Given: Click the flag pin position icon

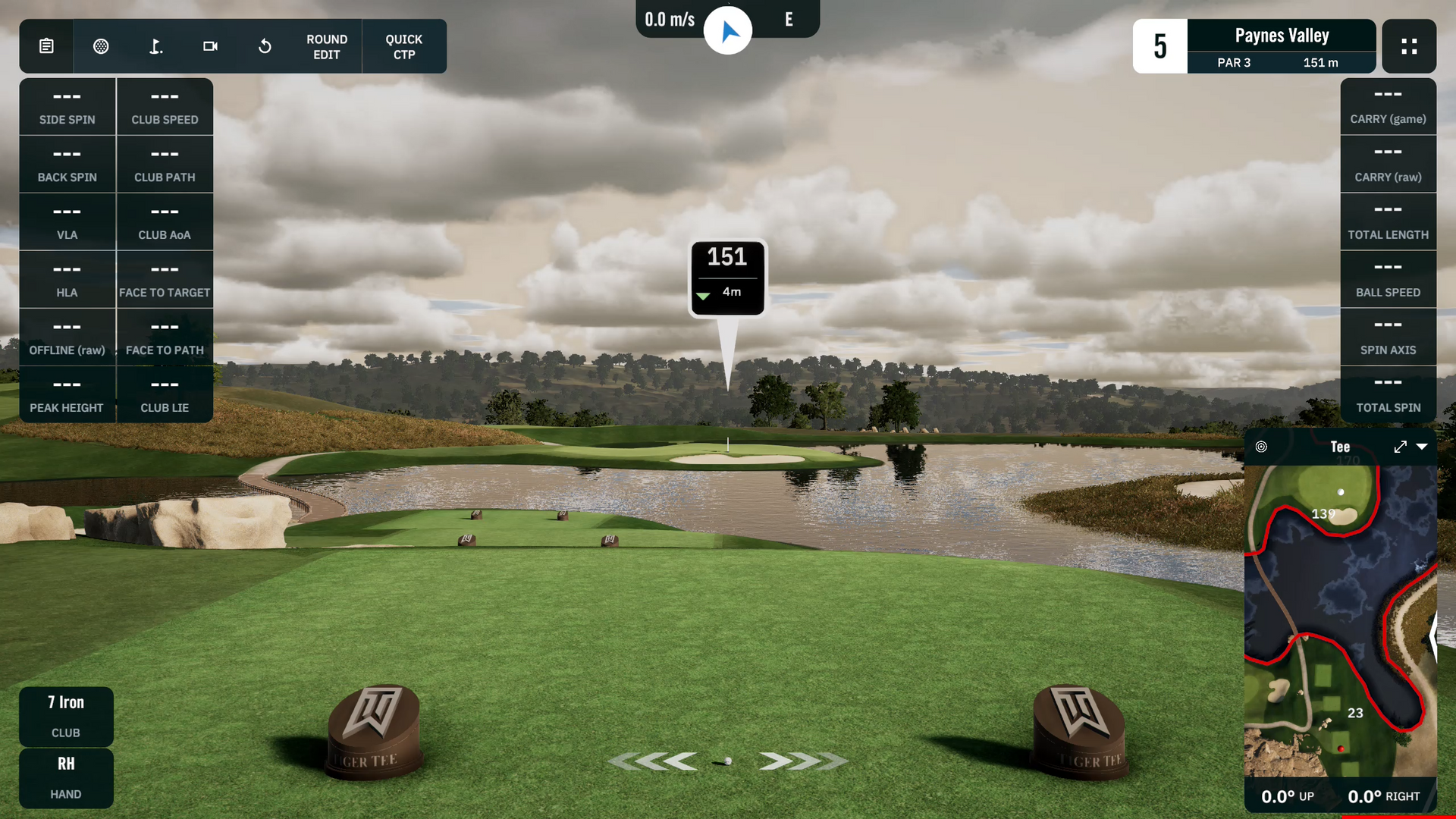Looking at the screenshot, I should point(155,46).
